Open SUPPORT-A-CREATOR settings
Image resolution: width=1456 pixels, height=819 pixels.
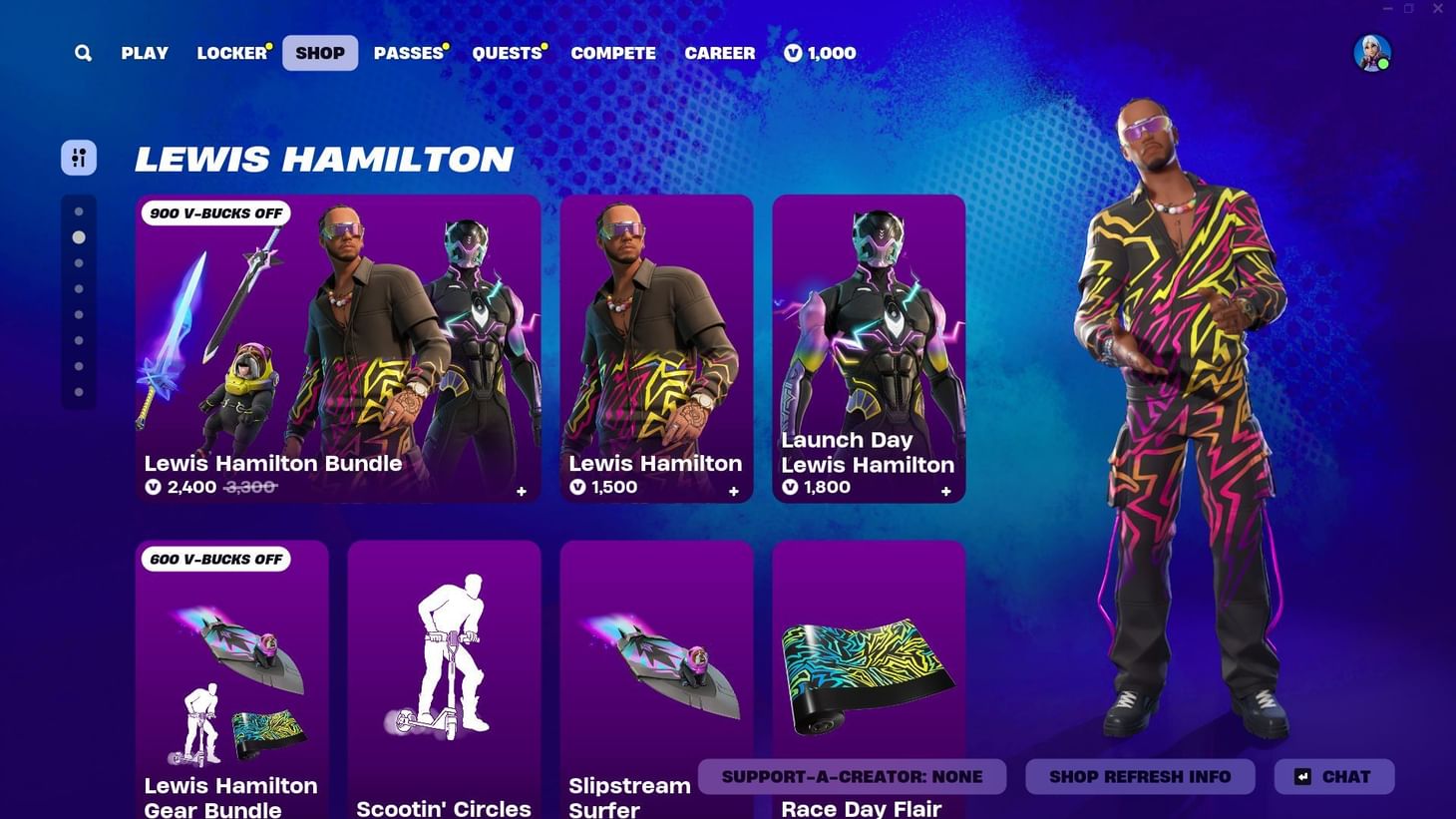pyautogui.click(x=852, y=776)
